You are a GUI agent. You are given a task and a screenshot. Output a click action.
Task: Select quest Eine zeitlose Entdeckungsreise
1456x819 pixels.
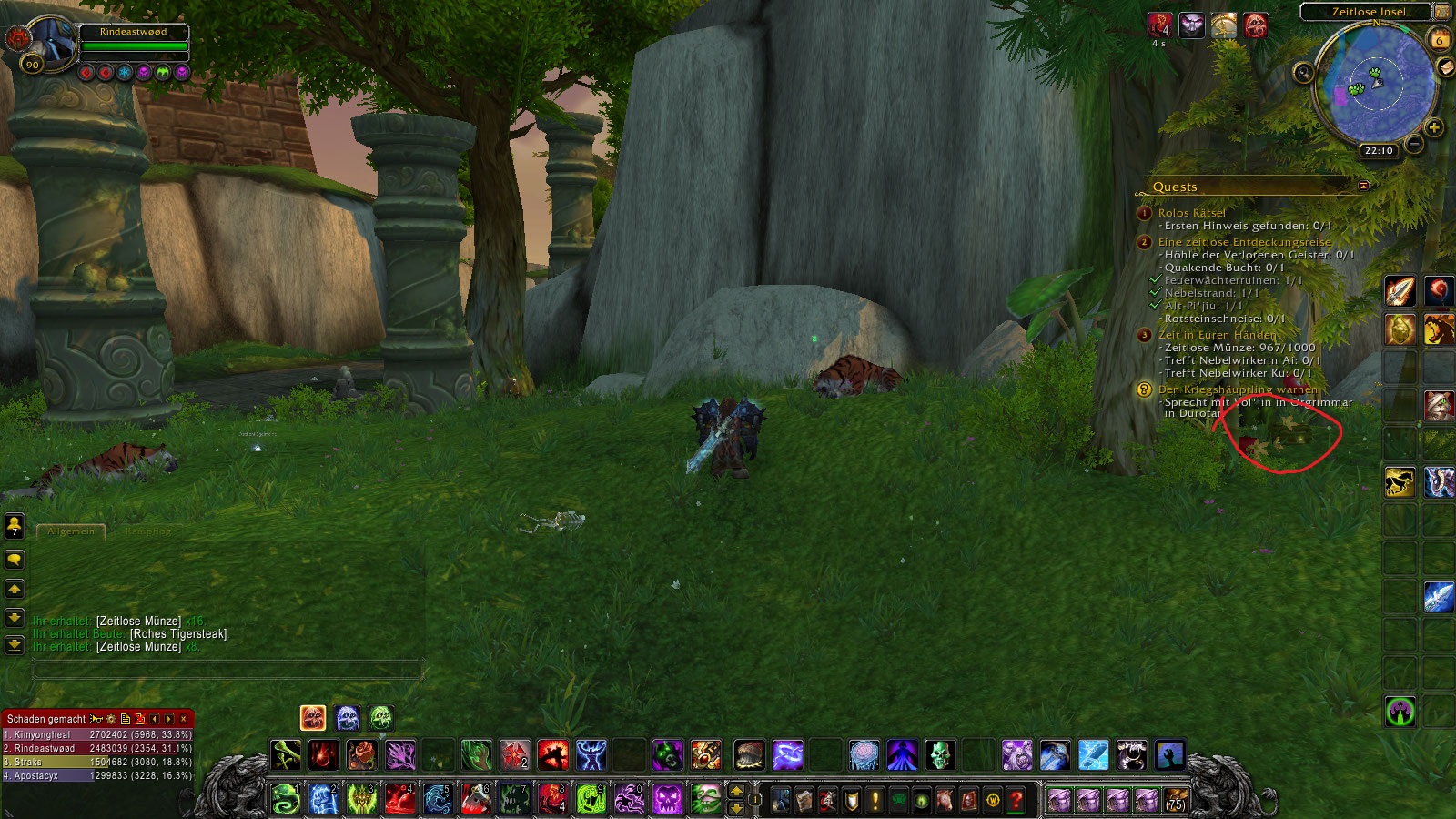1244,242
